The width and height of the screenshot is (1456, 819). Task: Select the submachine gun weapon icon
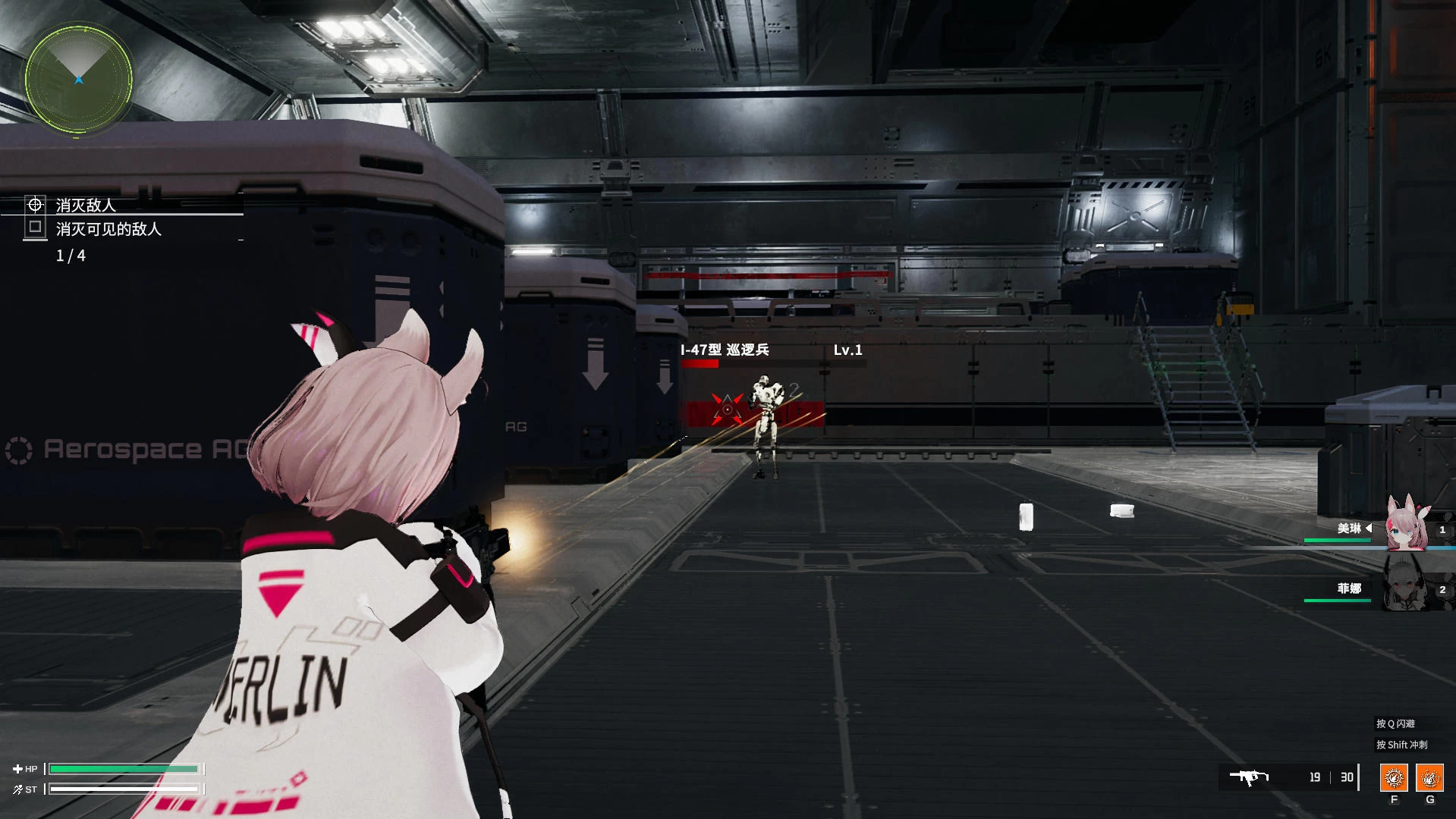[1249, 777]
